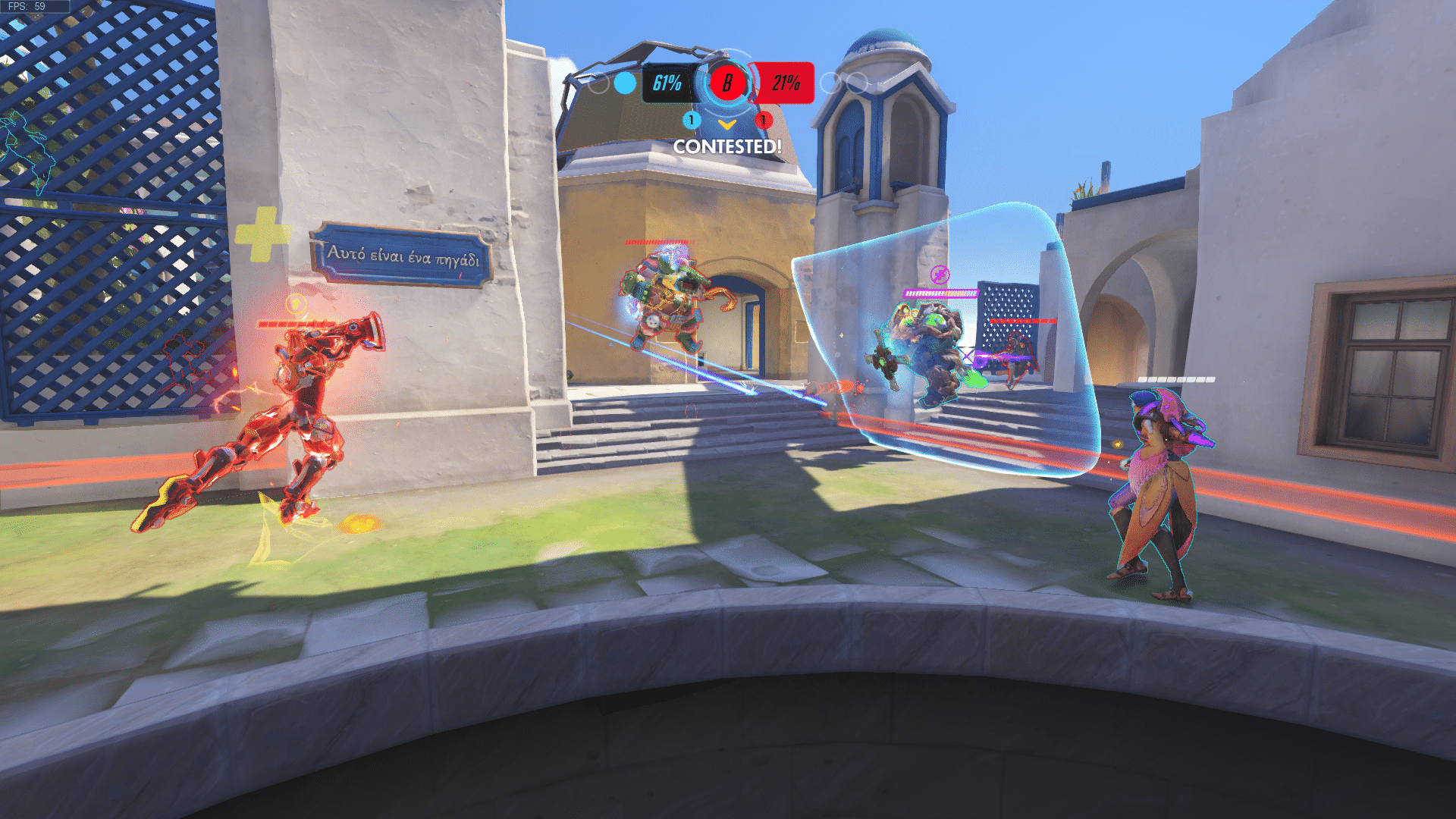Select the purple anti-heal icon above Roadhog

click(x=940, y=275)
